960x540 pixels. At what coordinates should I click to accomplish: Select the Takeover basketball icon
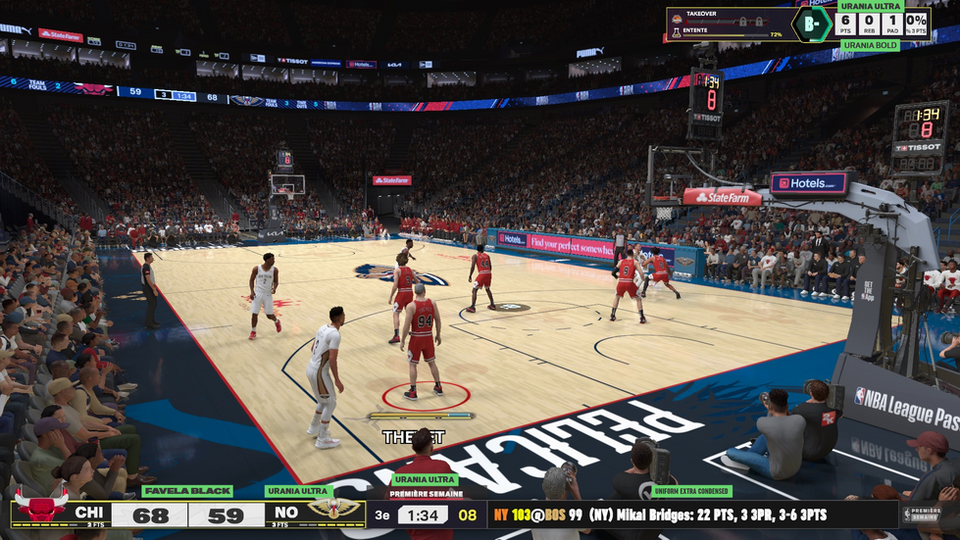pos(677,19)
